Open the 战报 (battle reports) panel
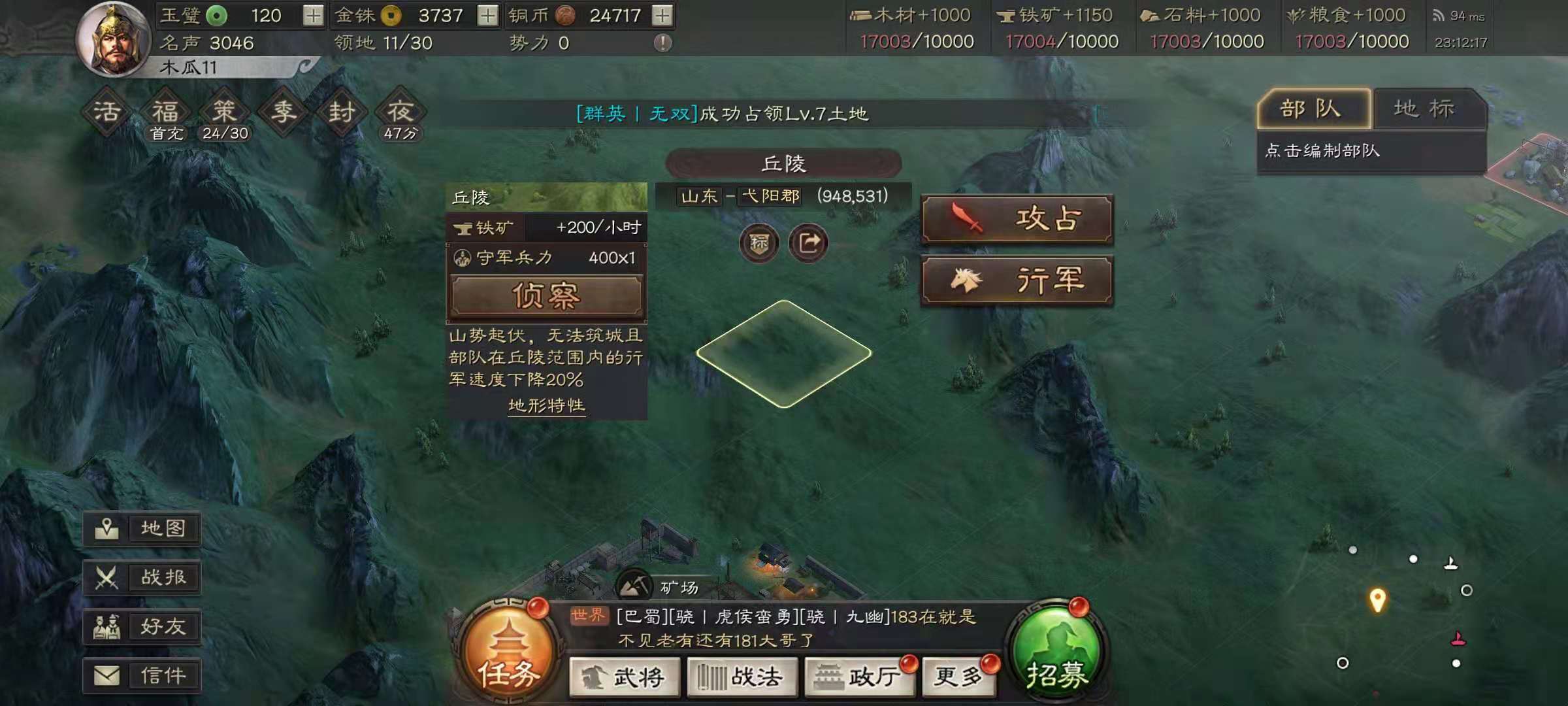 pyautogui.click(x=144, y=578)
